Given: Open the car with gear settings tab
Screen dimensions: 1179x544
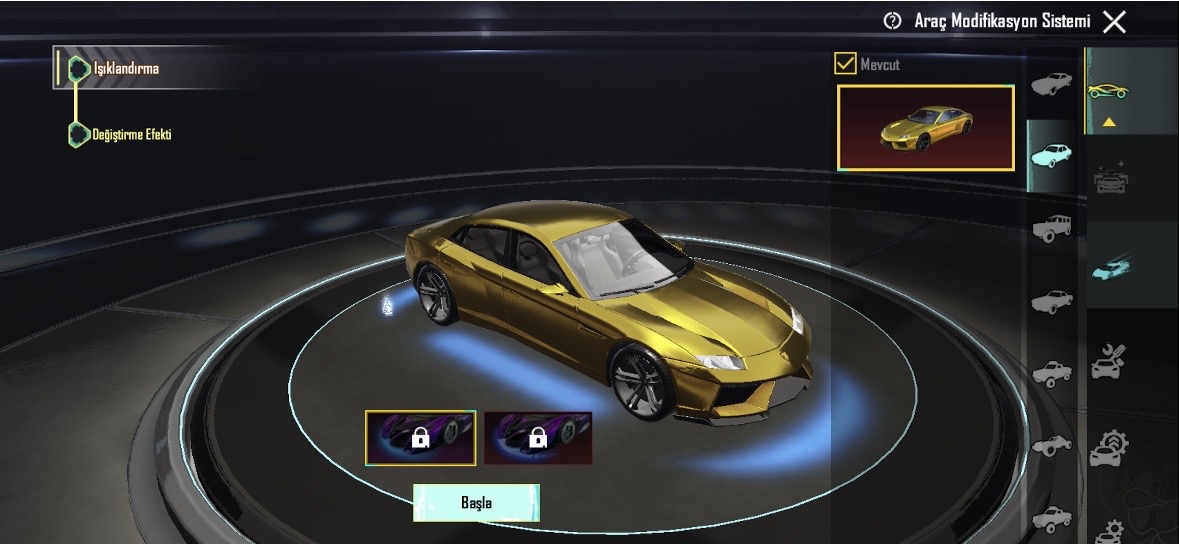Looking at the screenshot, I should 1108,448.
